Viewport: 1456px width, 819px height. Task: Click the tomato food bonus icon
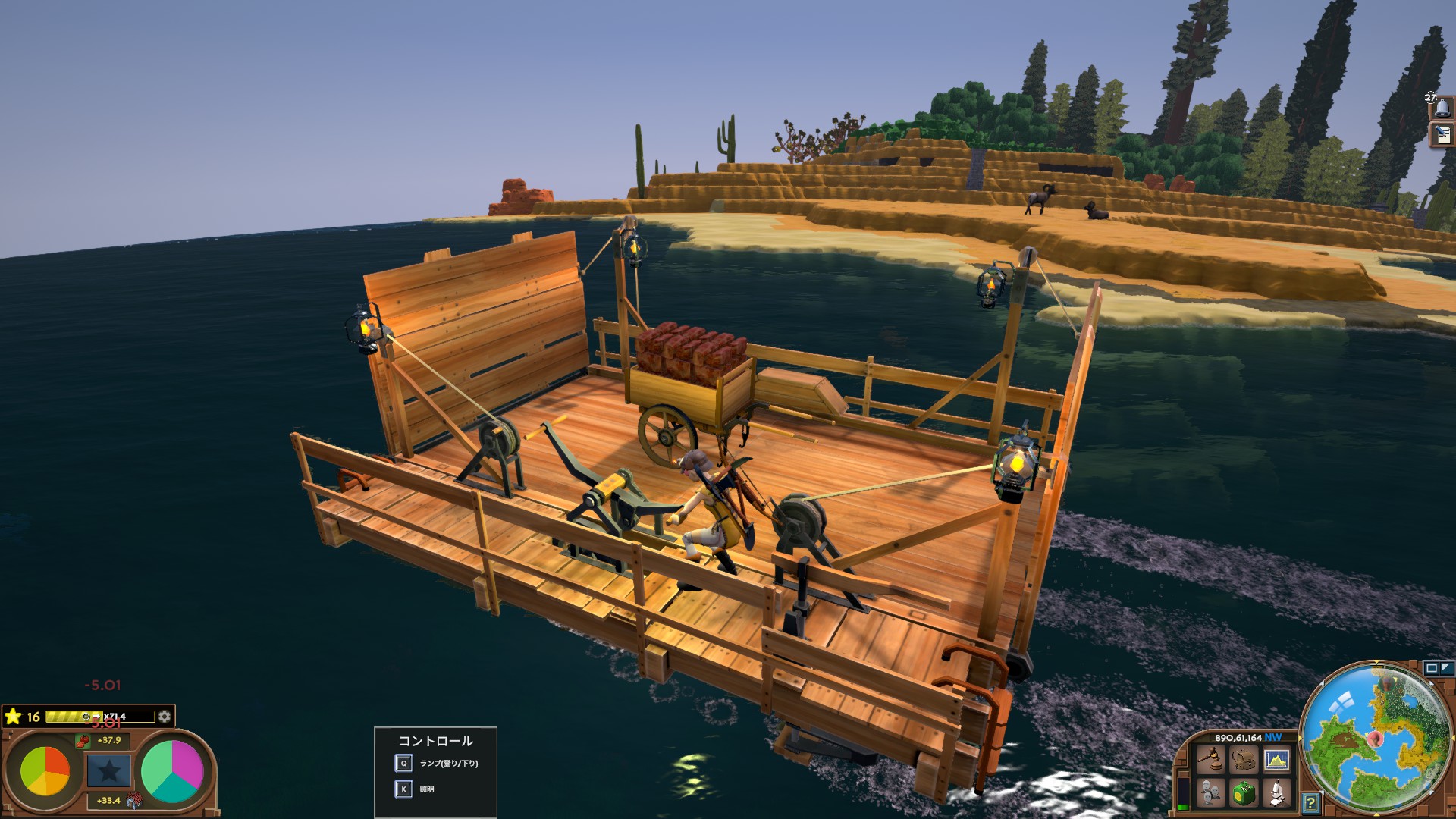coord(83,741)
